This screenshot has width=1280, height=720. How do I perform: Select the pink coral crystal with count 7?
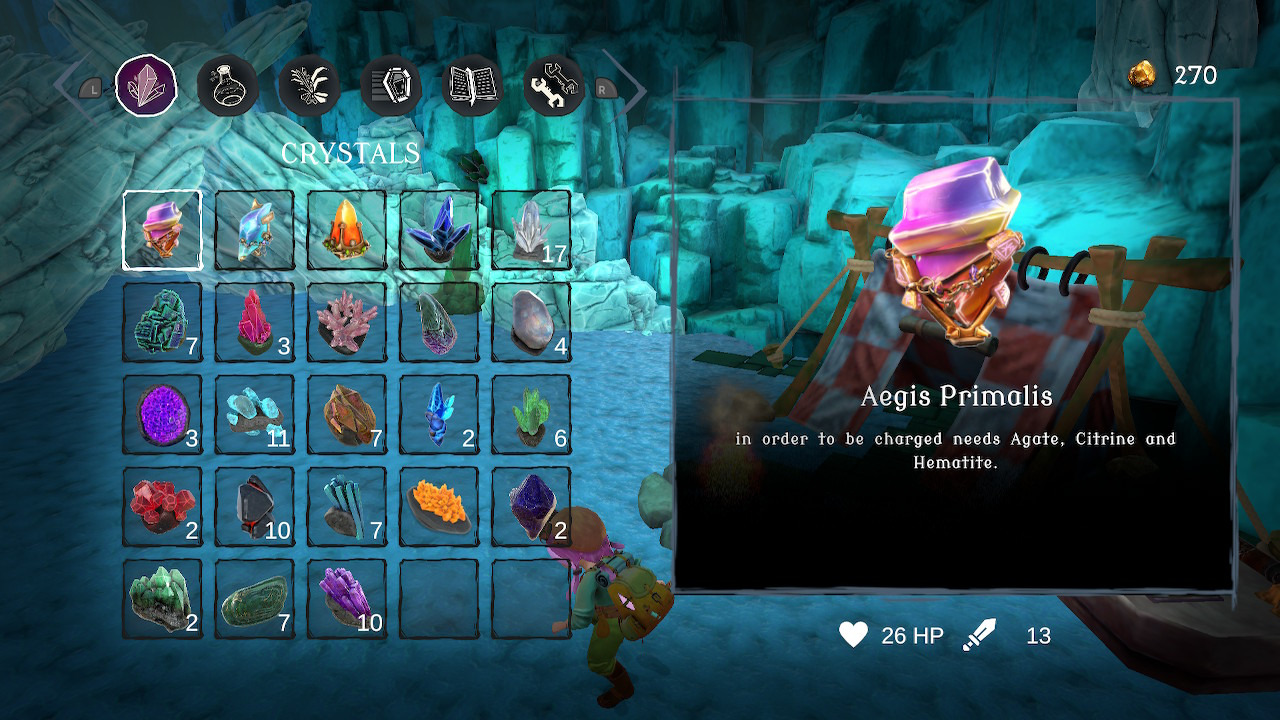click(x=347, y=321)
